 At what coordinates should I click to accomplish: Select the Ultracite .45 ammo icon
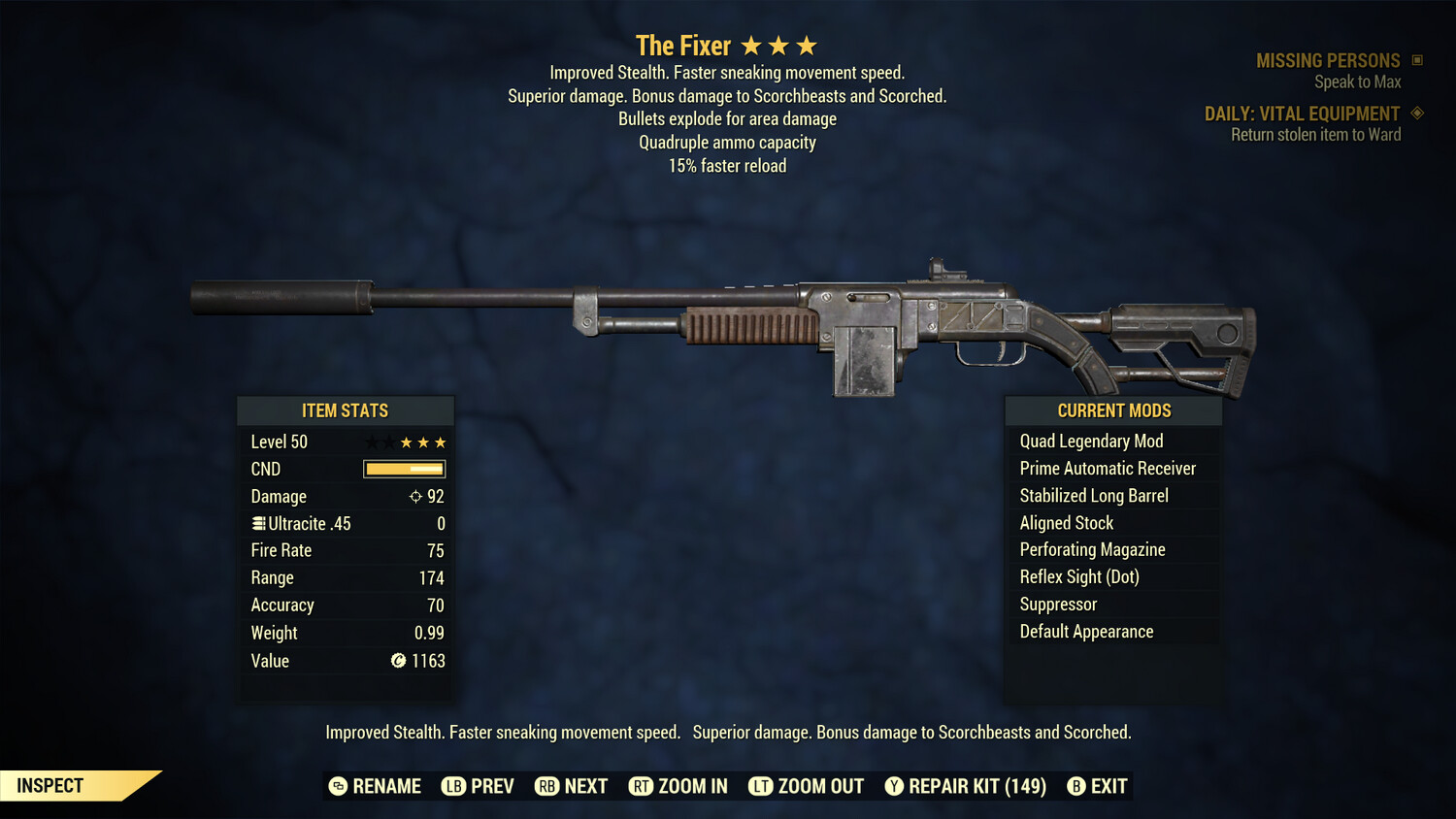[257, 523]
